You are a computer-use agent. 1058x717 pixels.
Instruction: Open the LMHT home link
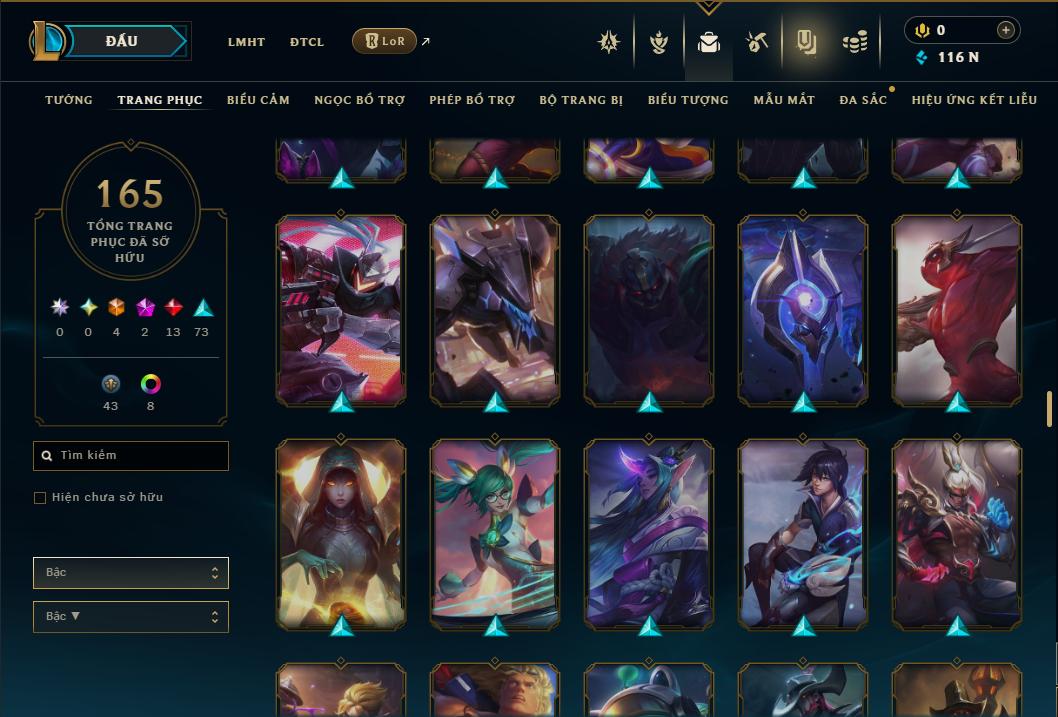tap(246, 42)
